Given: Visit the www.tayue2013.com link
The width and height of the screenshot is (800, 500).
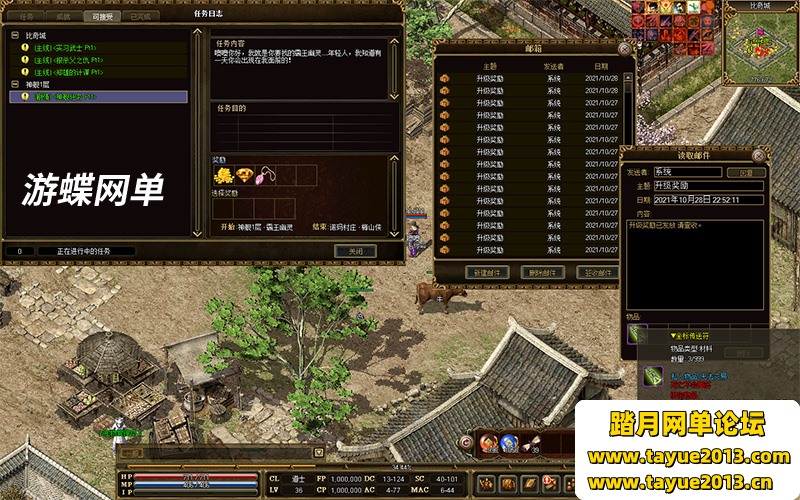Looking at the screenshot, I should click(x=688, y=458).
